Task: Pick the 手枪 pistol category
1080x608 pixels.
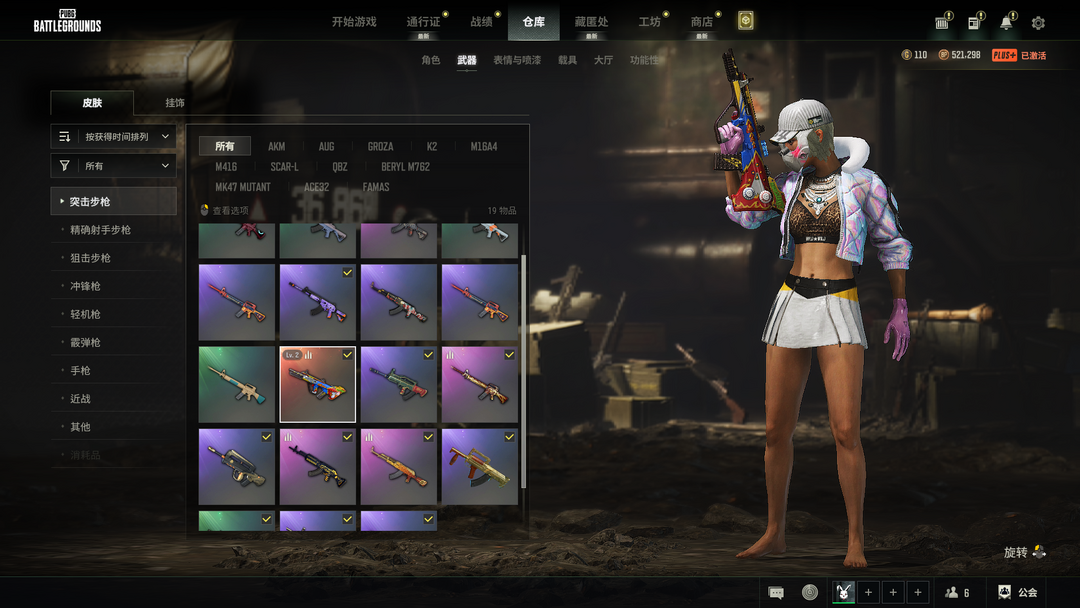Action: (80, 370)
